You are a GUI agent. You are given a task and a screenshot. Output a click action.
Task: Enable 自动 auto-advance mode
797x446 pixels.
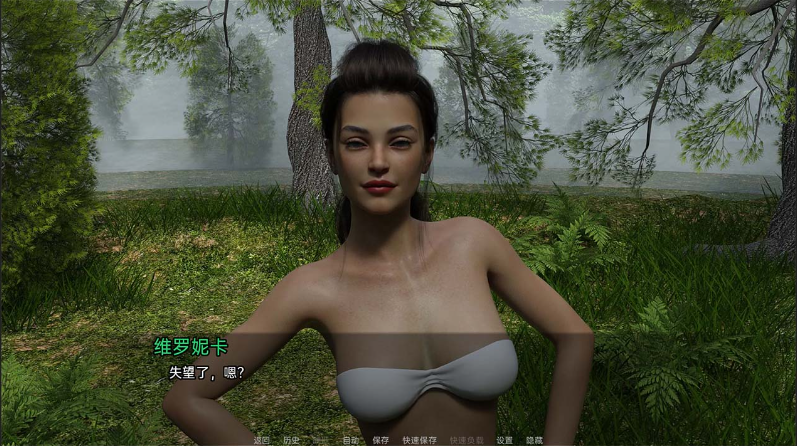[x=350, y=440]
